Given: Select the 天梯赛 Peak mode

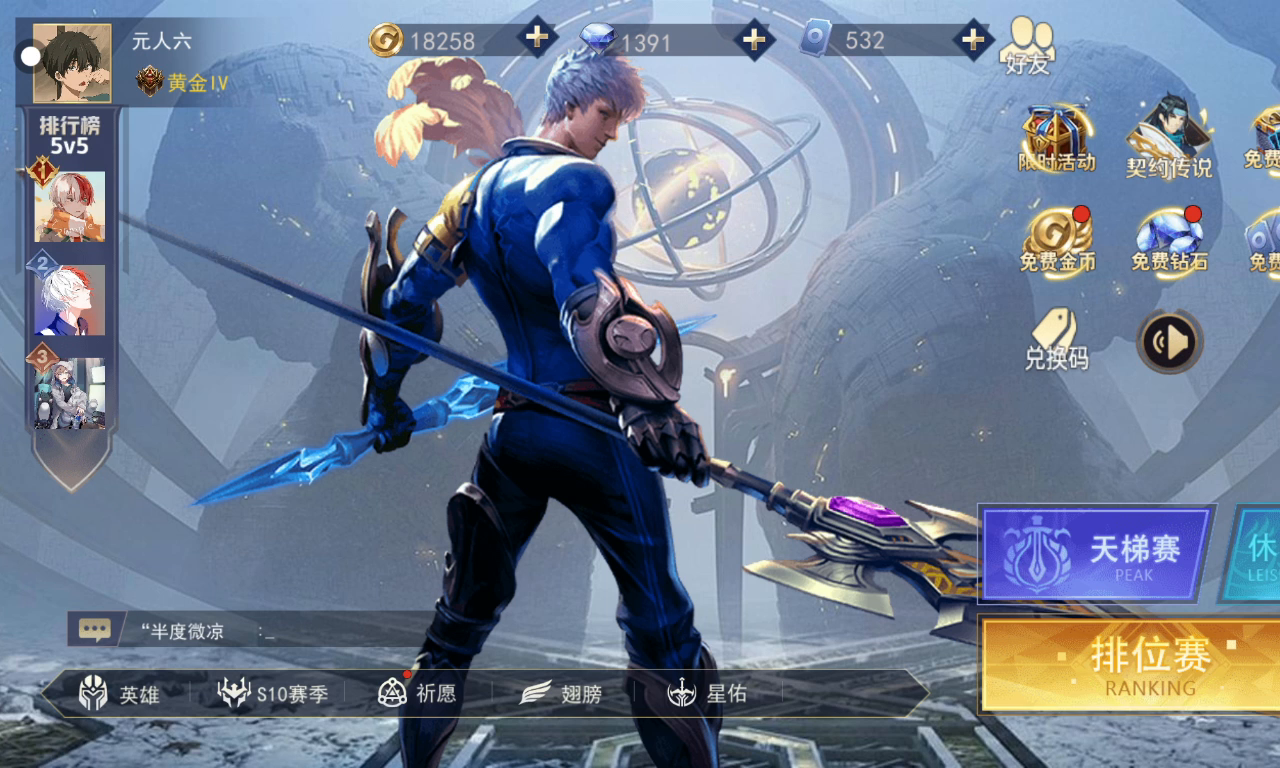Looking at the screenshot, I should 1096,553.
